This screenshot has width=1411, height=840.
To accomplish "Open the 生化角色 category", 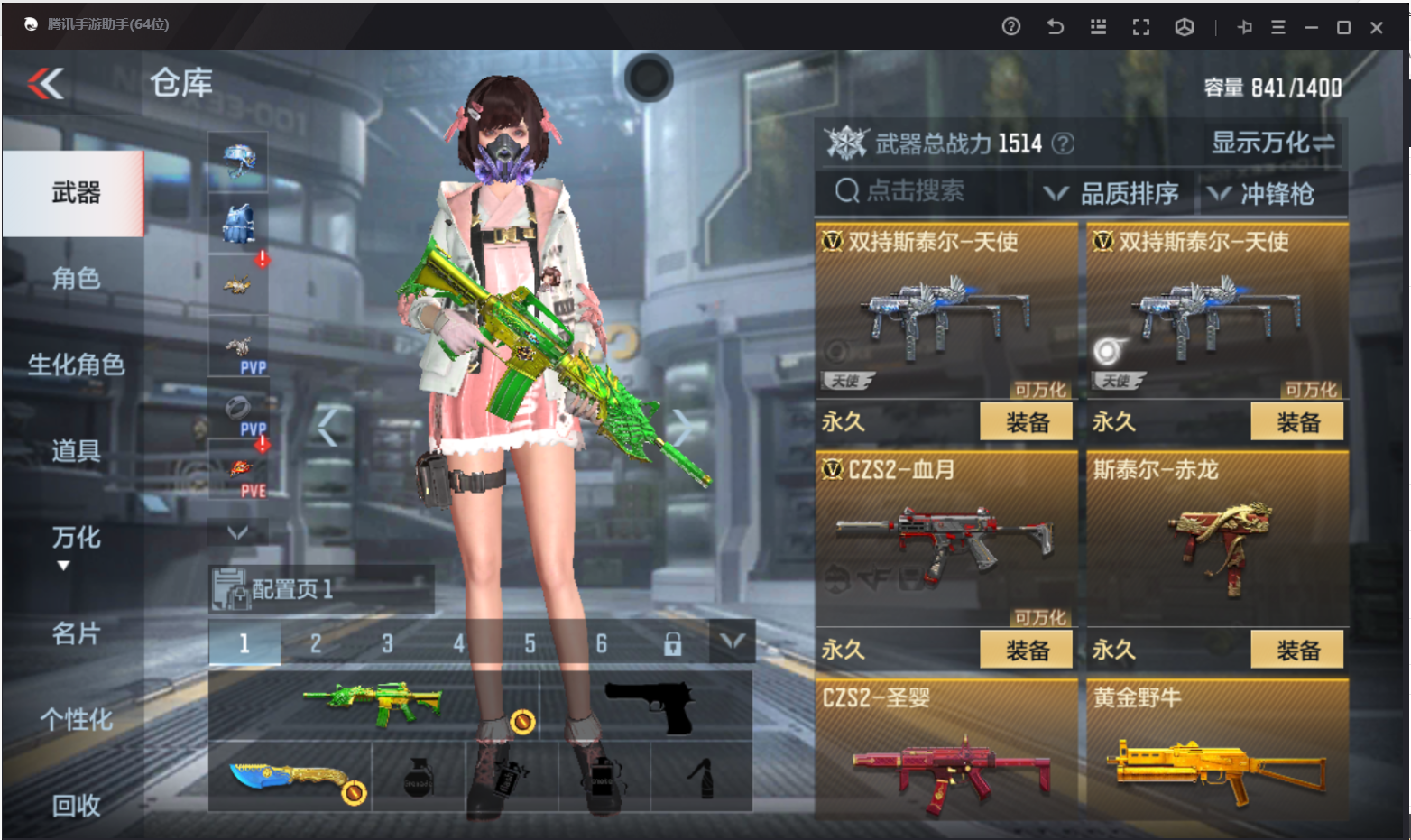I will click(76, 365).
